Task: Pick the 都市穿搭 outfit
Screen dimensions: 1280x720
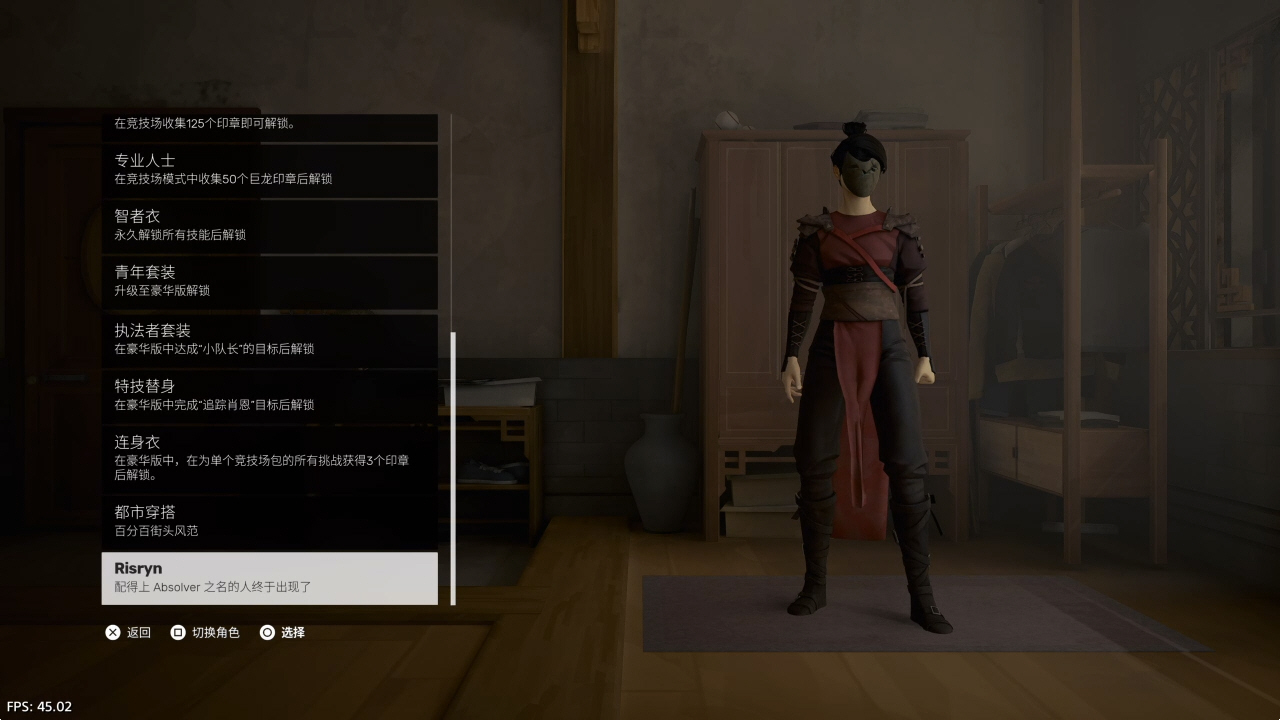Action: pyautogui.click(x=269, y=521)
